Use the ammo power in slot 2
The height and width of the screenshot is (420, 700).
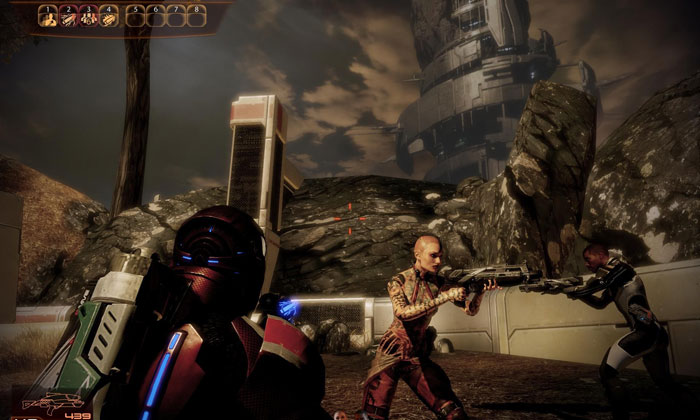[x=68, y=16]
